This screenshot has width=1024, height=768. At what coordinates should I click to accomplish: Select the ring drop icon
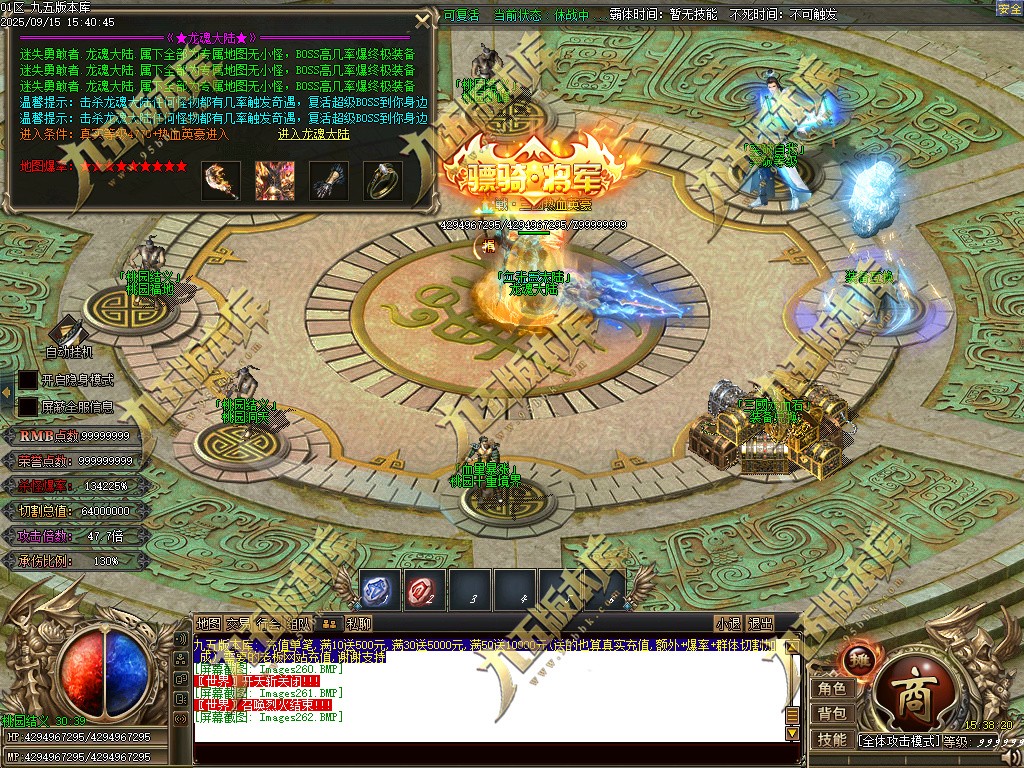pyautogui.click(x=383, y=181)
